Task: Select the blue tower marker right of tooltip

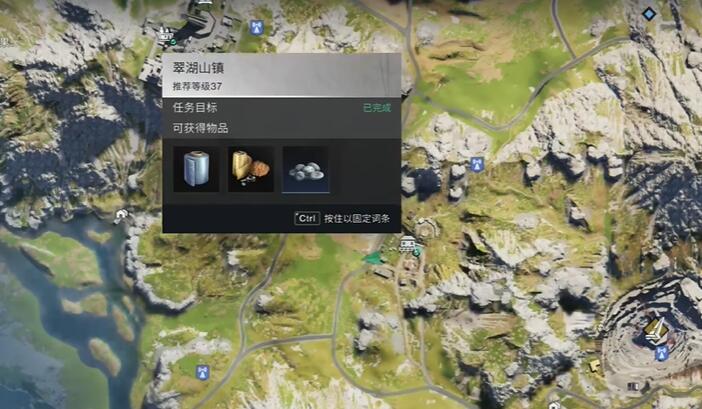Action: coord(477,162)
